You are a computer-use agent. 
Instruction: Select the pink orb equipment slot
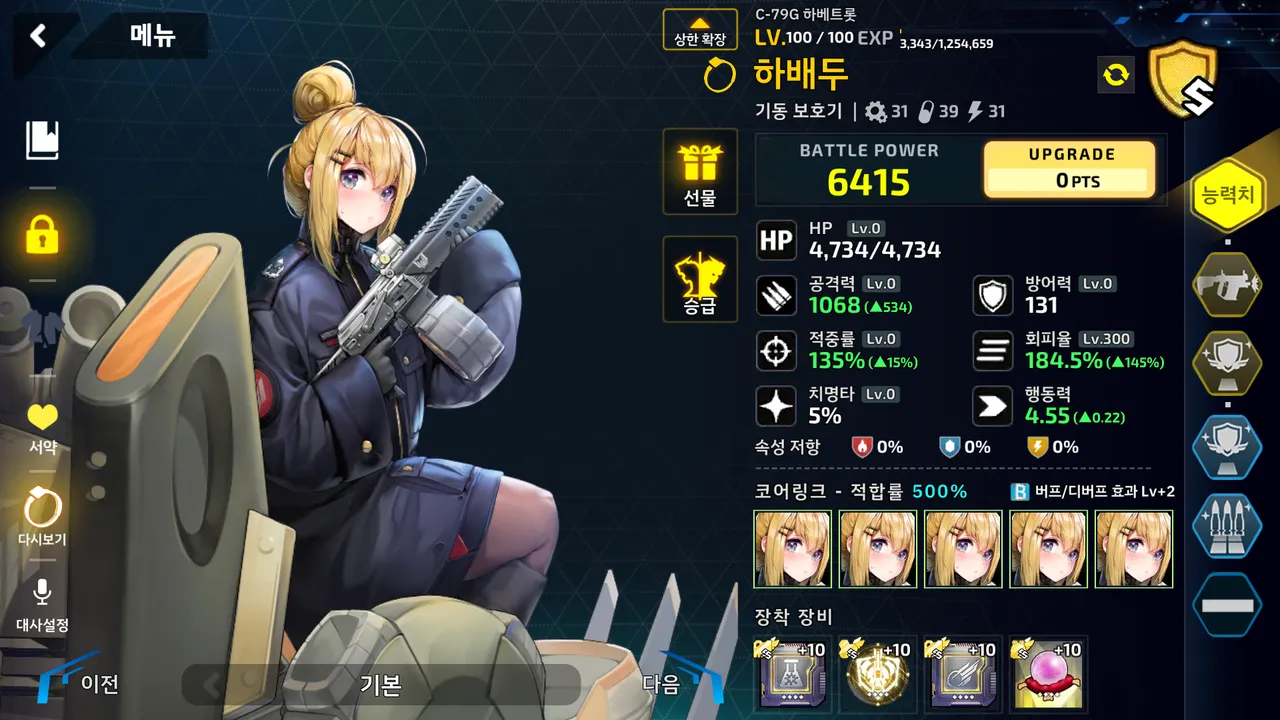pyautogui.click(x=1049, y=675)
